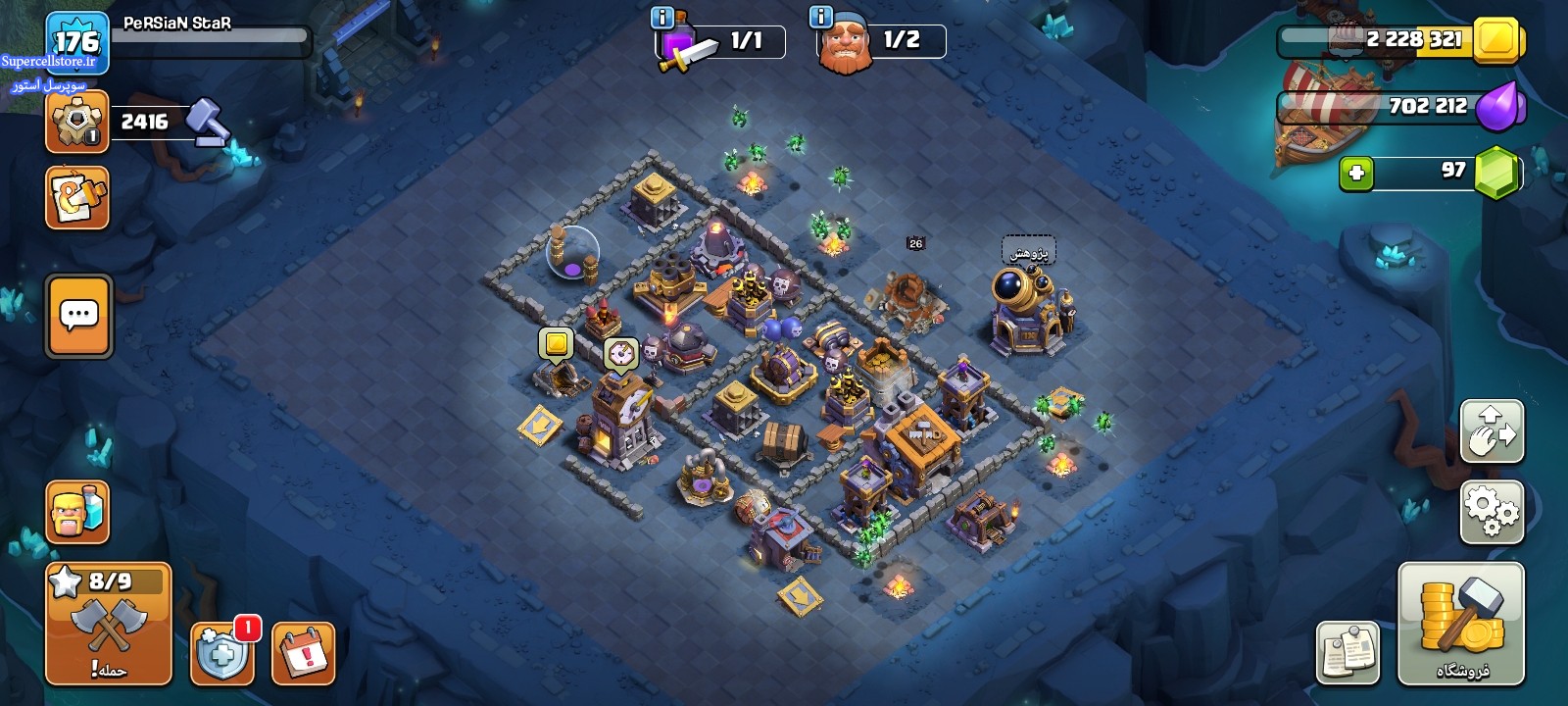Open the shop (فروشگاه) button
Image resolution: width=1568 pixels, height=706 pixels.
[1460, 624]
